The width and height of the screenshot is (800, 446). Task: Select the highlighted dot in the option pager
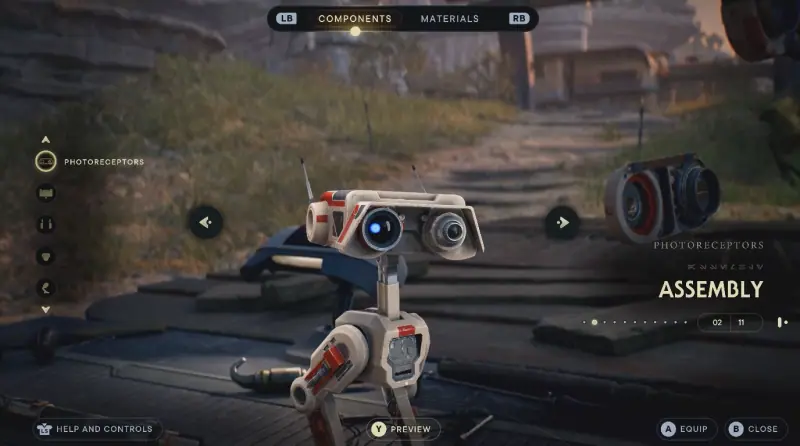594,322
